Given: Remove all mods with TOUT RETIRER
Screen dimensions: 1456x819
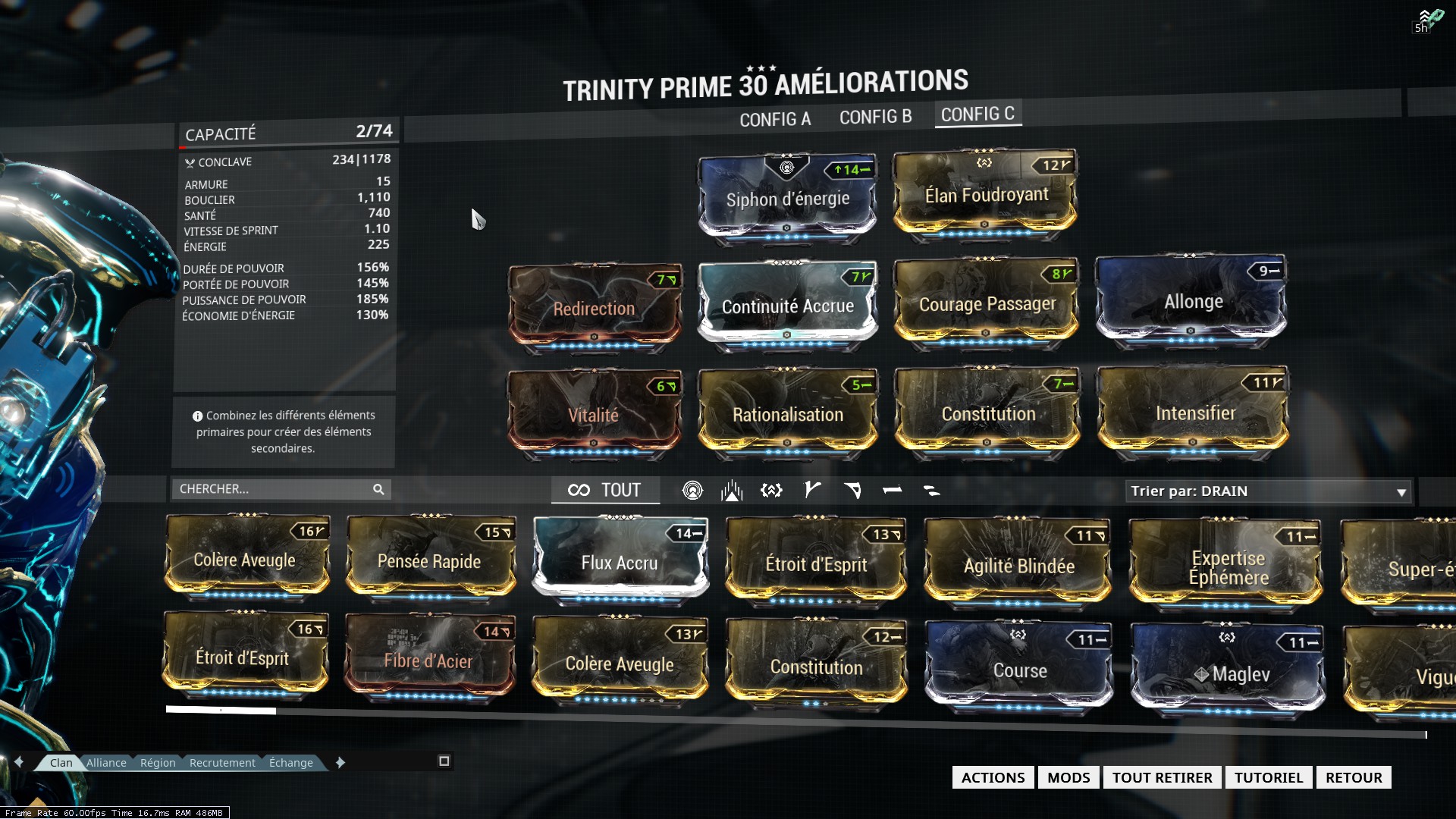Looking at the screenshot, I should point(1162,777).
